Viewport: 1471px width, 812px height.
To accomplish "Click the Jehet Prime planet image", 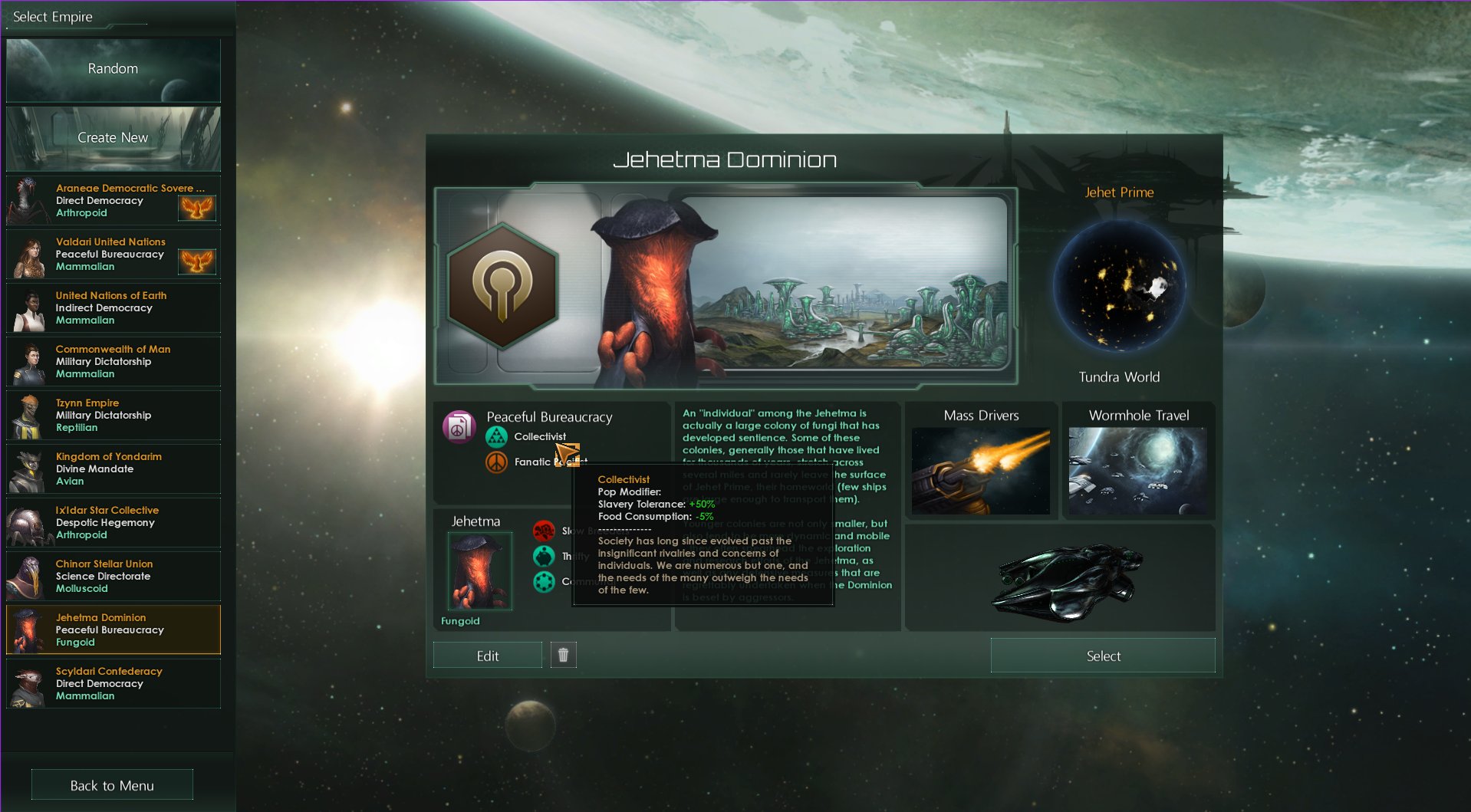I will (x=1121, y=288).
